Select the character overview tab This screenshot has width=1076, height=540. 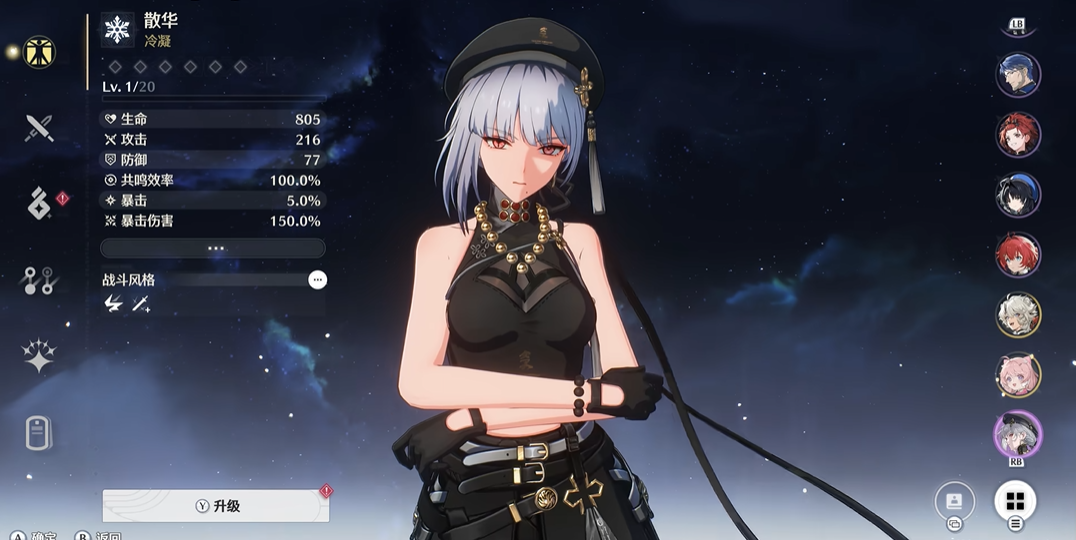coord(39,52)
